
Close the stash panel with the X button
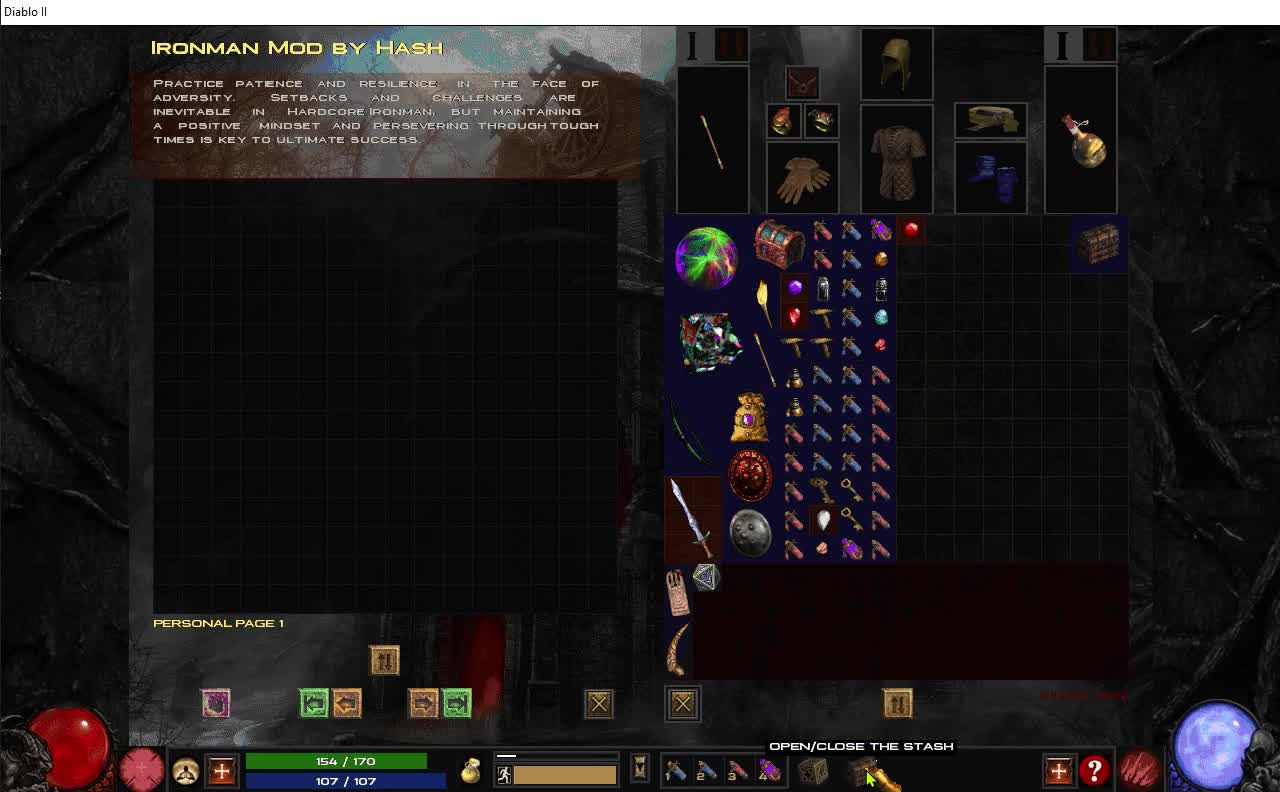598,703
